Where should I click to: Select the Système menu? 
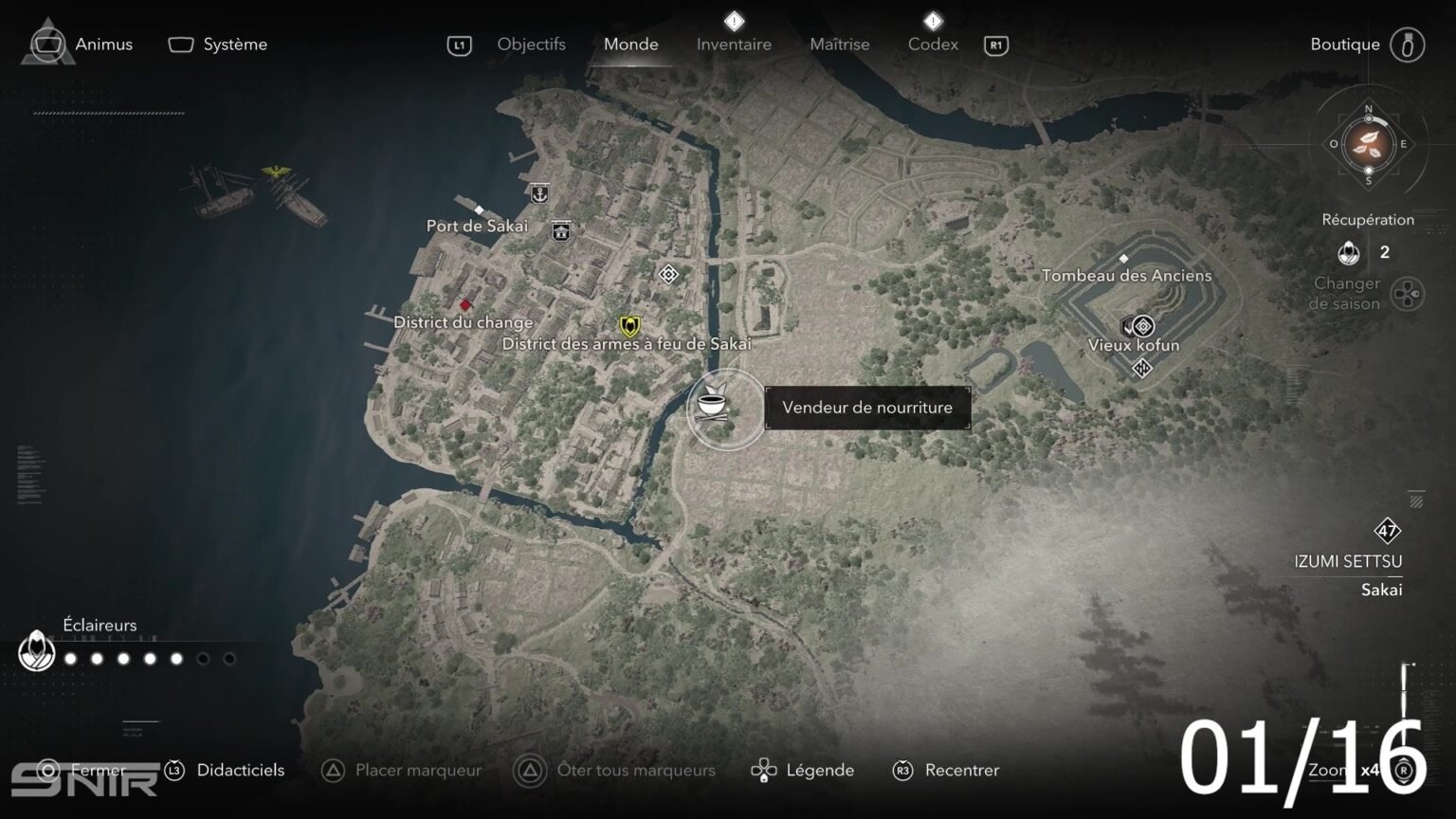coord(234,44)
